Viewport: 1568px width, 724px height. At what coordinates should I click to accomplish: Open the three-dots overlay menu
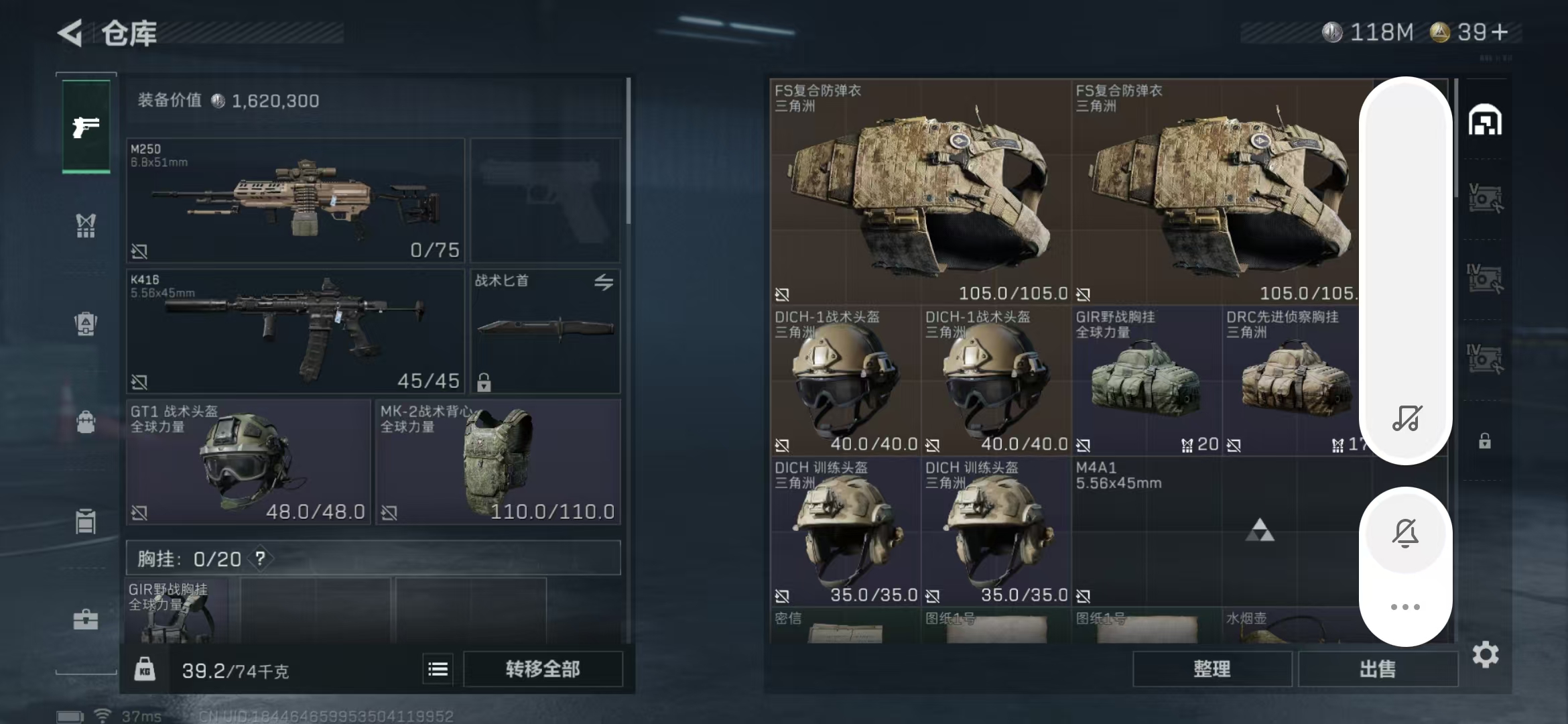click(x=1405, y=607)
